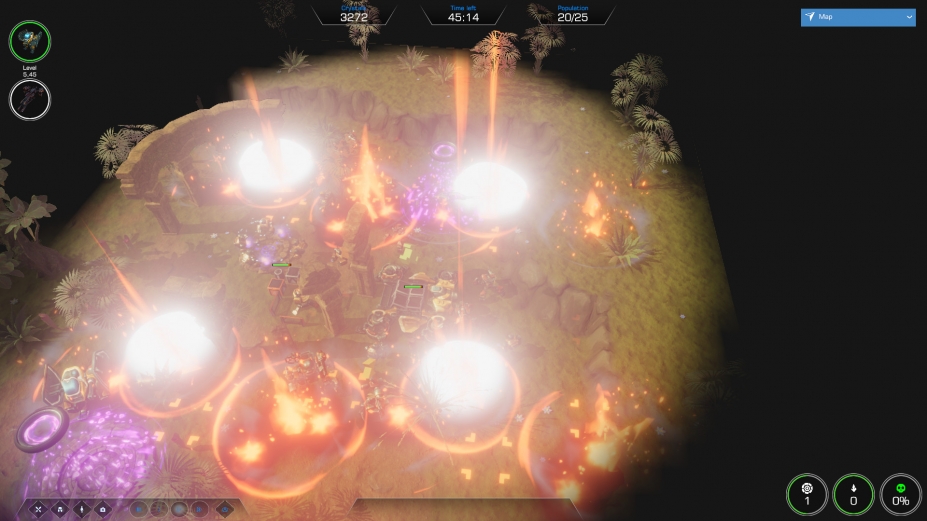The width and height of the screenshot is (927, 521).
Task: Click the crossed-arrows toolbar icon
Action: [40, 509]
